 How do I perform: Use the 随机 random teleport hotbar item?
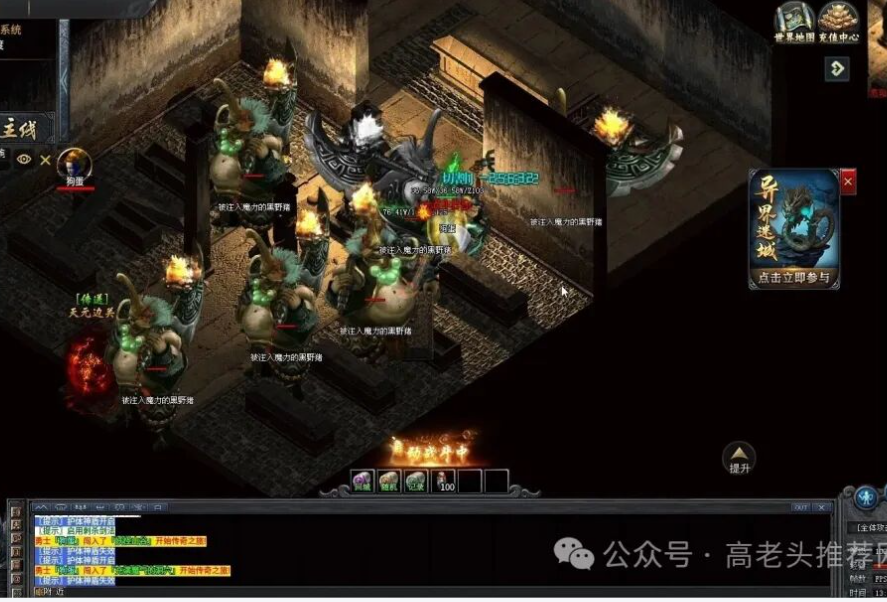(x=389, y=482)
